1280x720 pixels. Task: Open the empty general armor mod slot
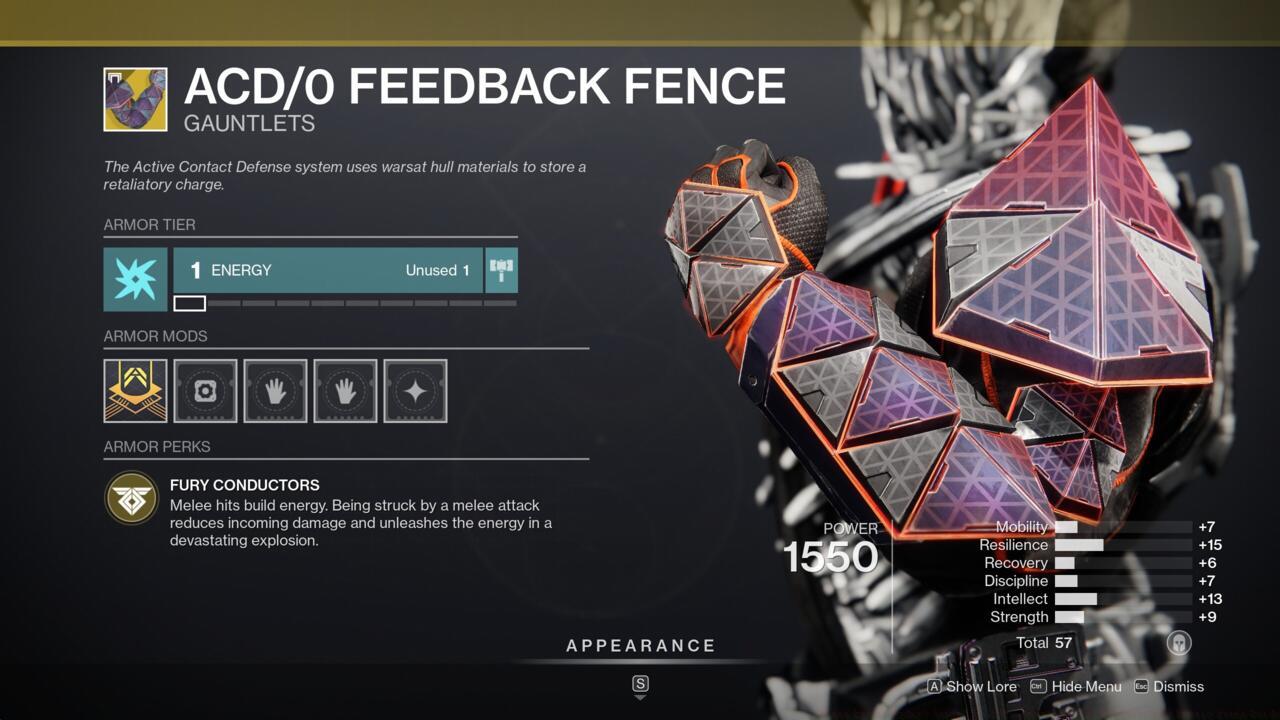click(205, 391)
